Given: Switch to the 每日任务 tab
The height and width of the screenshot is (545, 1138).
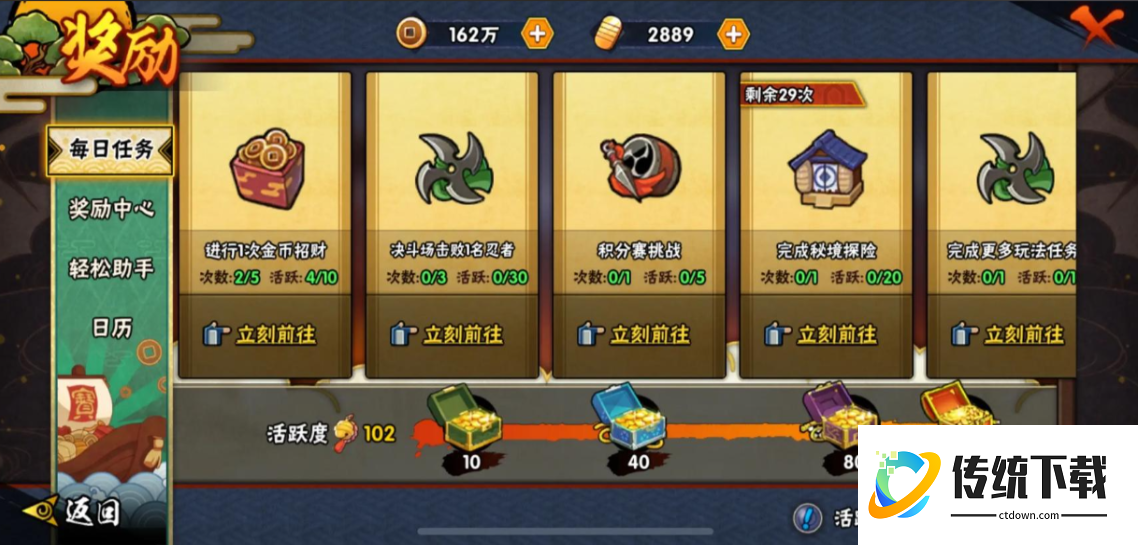Looking at the screenshot, I should click(110, 150).
